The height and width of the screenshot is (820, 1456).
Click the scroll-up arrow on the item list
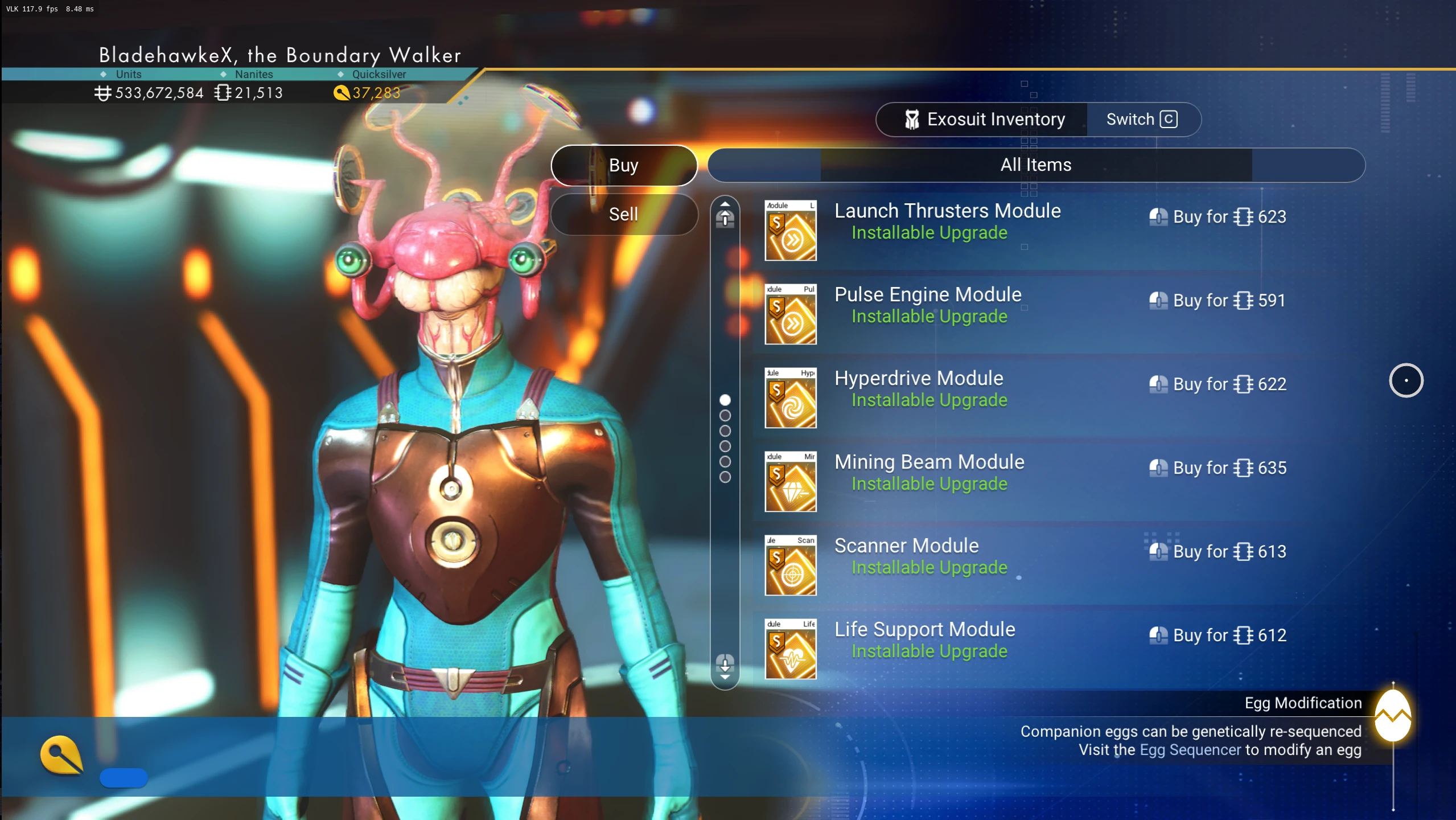725,214
